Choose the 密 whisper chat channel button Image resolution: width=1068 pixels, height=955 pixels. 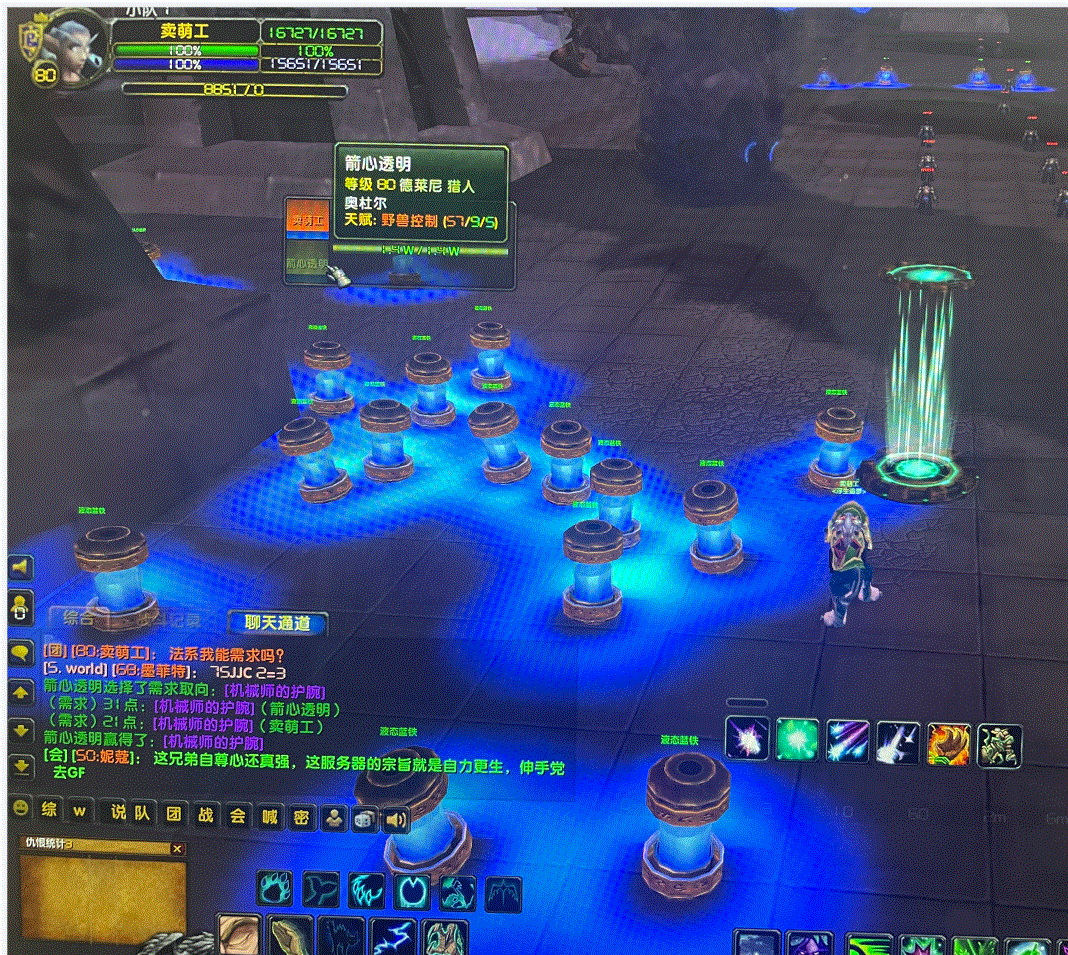tap(301, 817)
